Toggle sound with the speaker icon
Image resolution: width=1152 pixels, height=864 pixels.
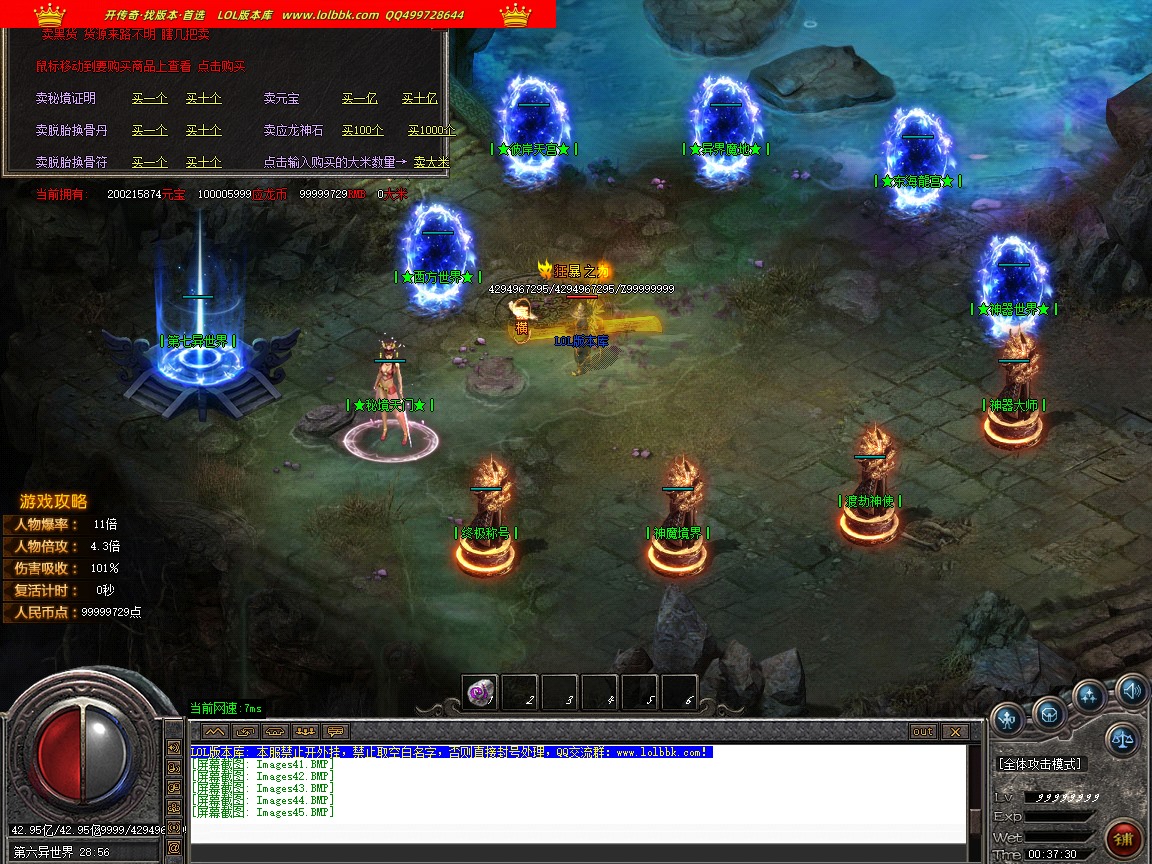click(x=1131, y=689)
